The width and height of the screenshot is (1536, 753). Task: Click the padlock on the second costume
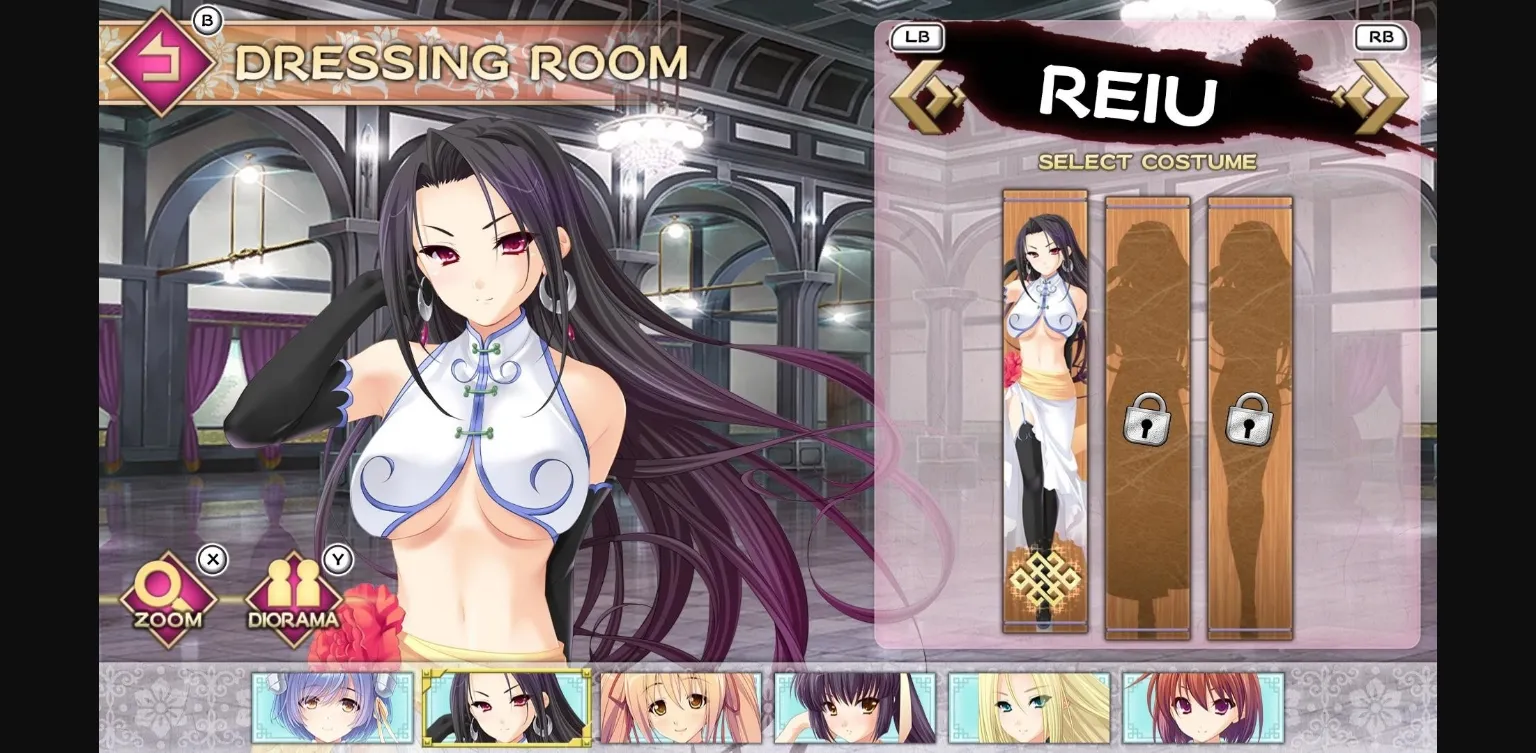(1148, 421)
